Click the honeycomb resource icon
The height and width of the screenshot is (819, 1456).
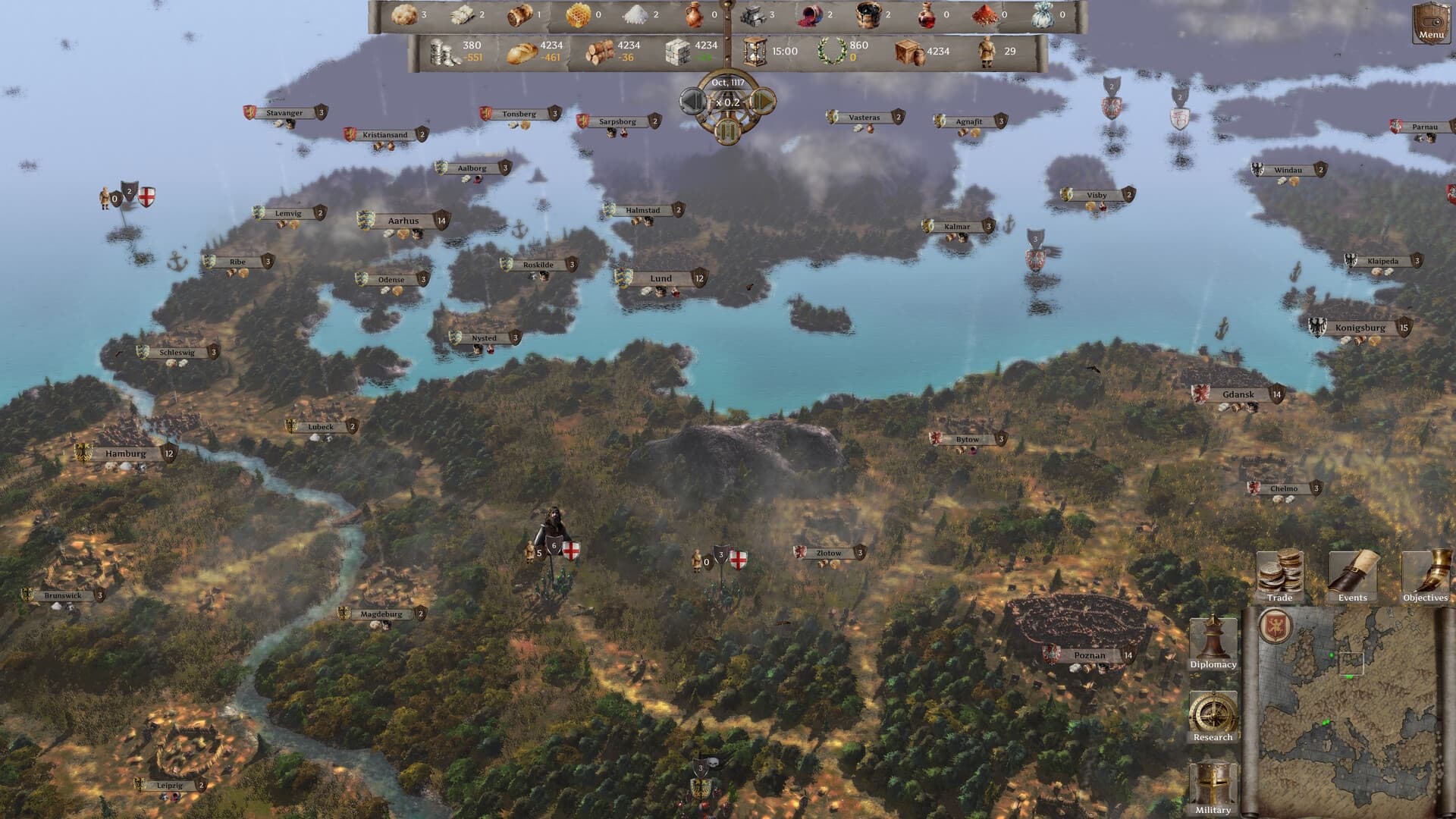coord(578,14)
